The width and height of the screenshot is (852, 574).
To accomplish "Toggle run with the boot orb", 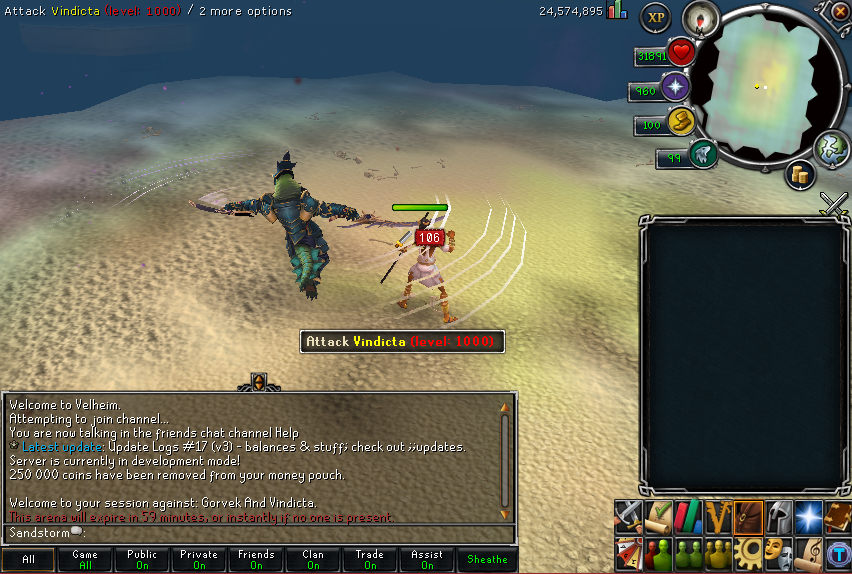I will coord(681,123).
